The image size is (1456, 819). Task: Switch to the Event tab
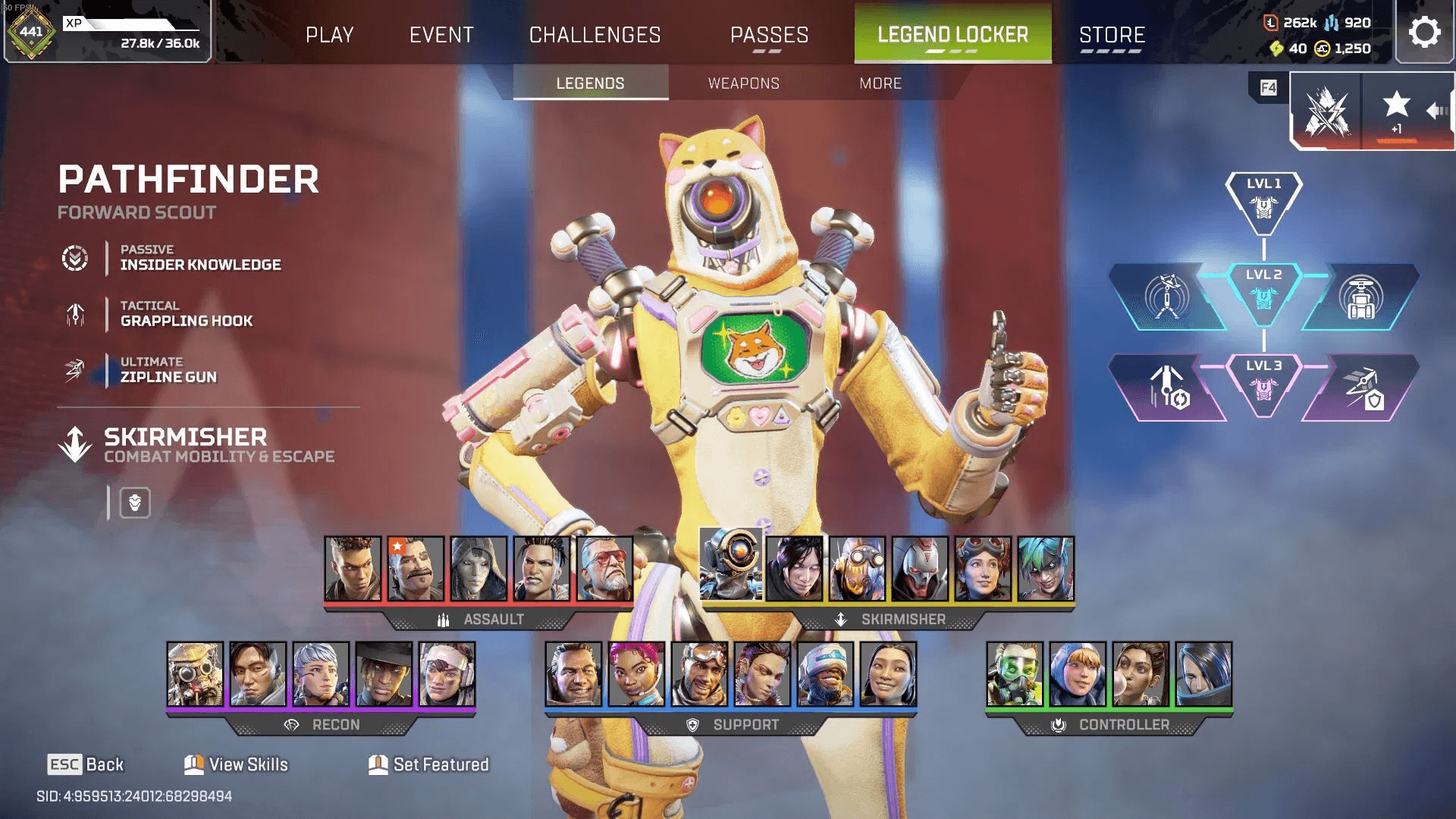click(441, 35)
